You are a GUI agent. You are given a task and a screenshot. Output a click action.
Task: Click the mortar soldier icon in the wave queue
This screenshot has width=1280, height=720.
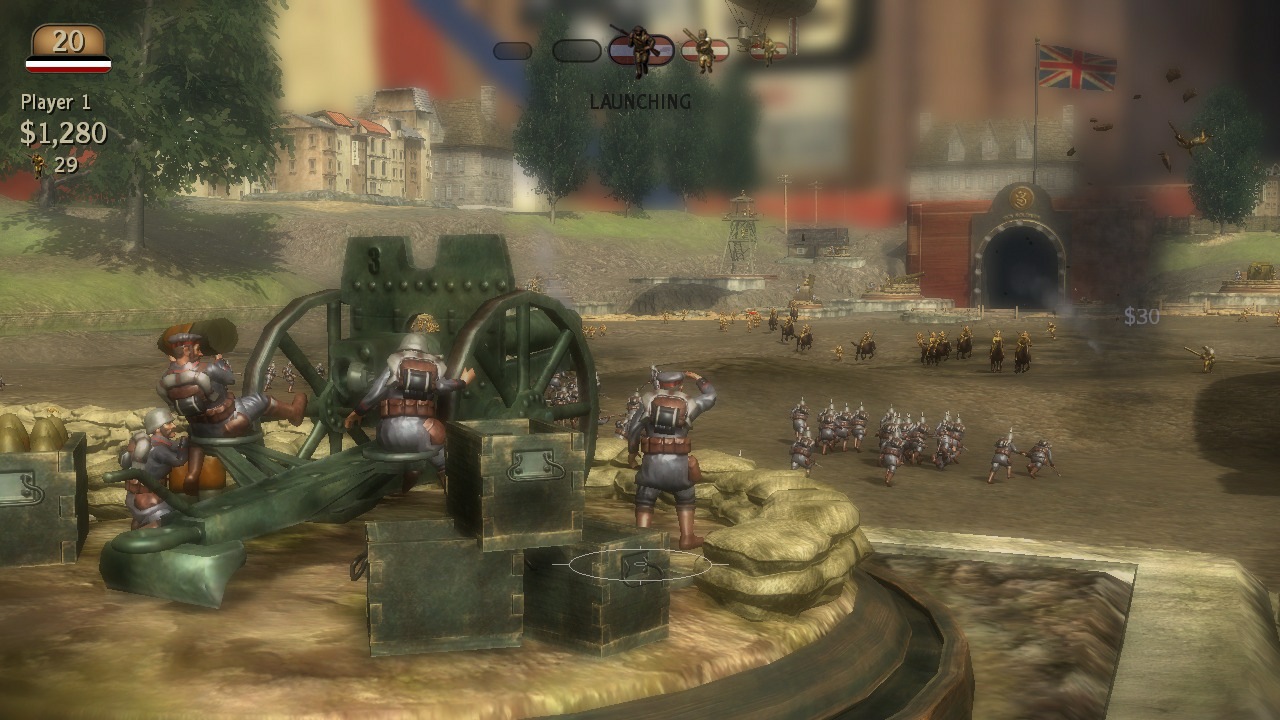[x=705, y=50]
